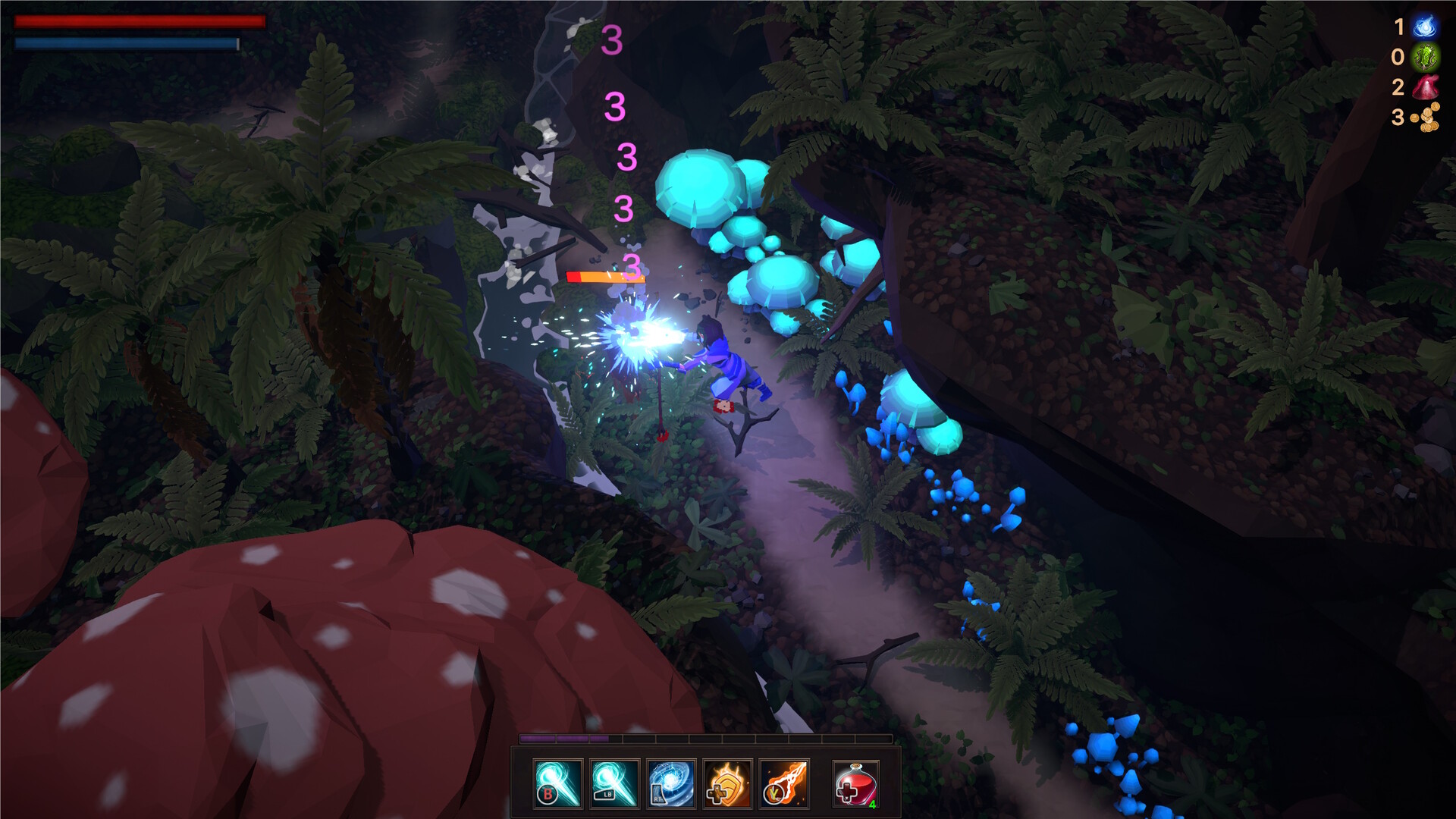Cast the B-button spirit bolt ability

(x=557, y=782)
